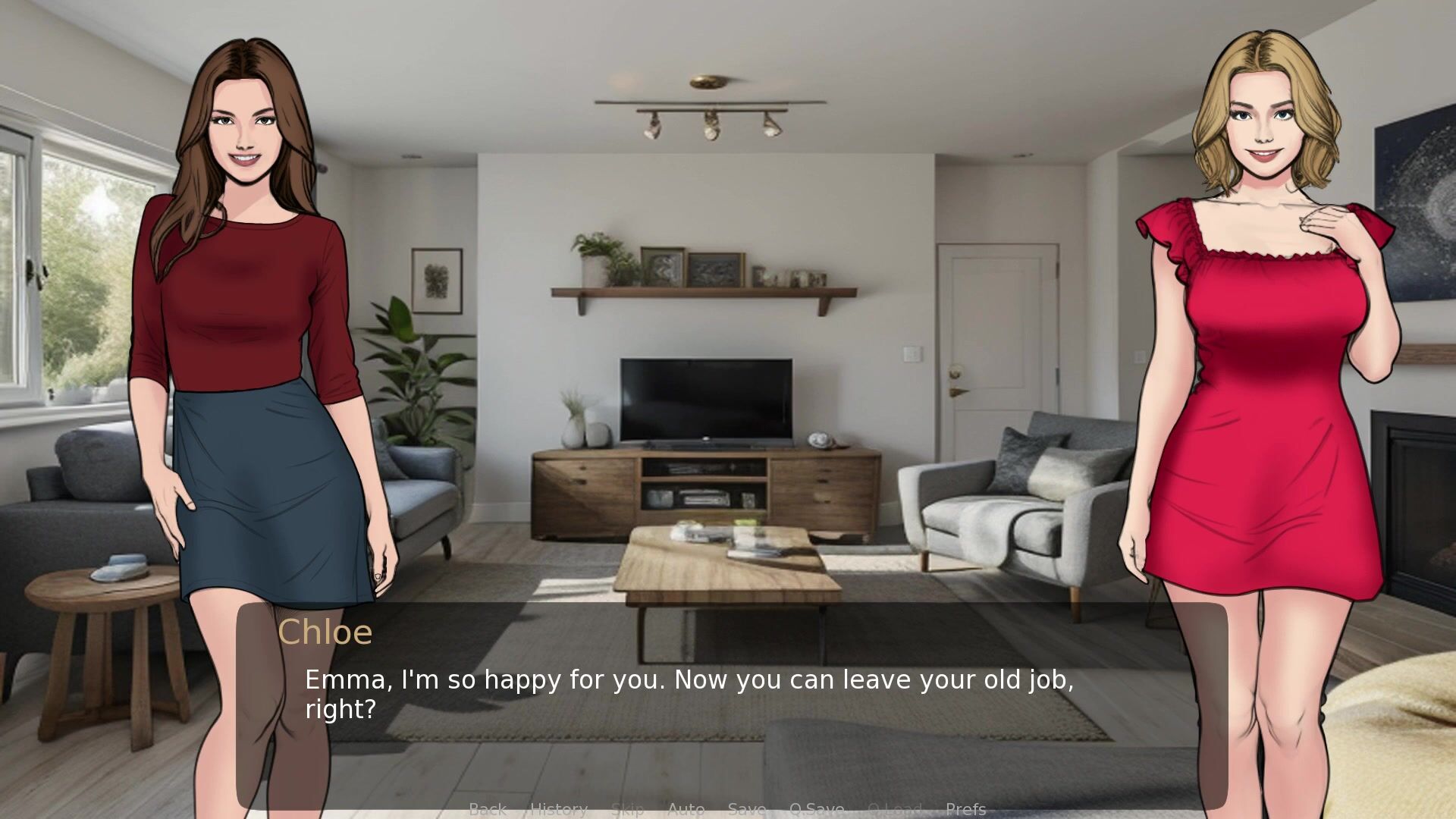Open Prefs settings menu
Viewport: 1456px width, 819px height.
pos(965,809)
